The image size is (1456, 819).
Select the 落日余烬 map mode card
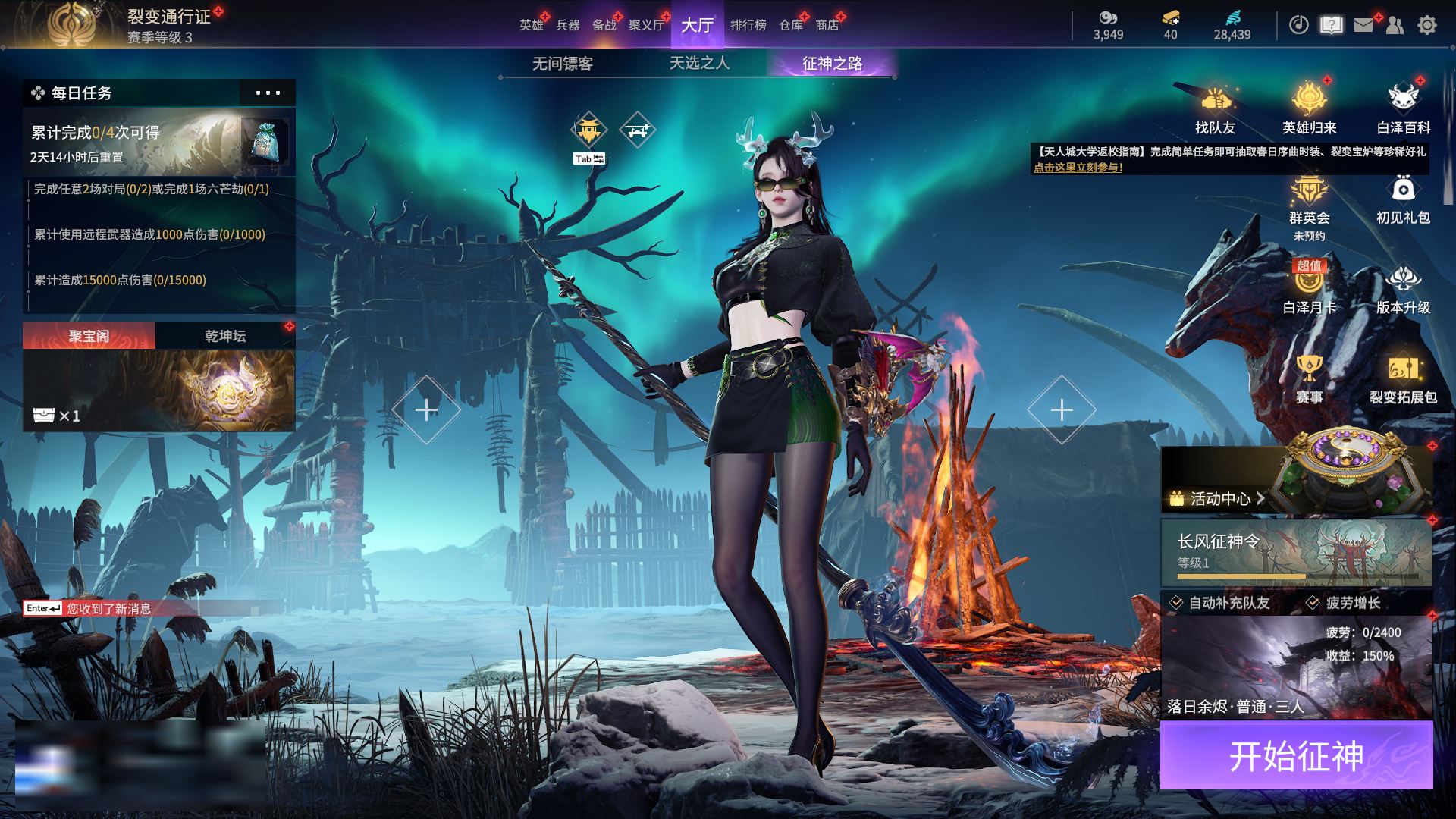pos(1296,667)
